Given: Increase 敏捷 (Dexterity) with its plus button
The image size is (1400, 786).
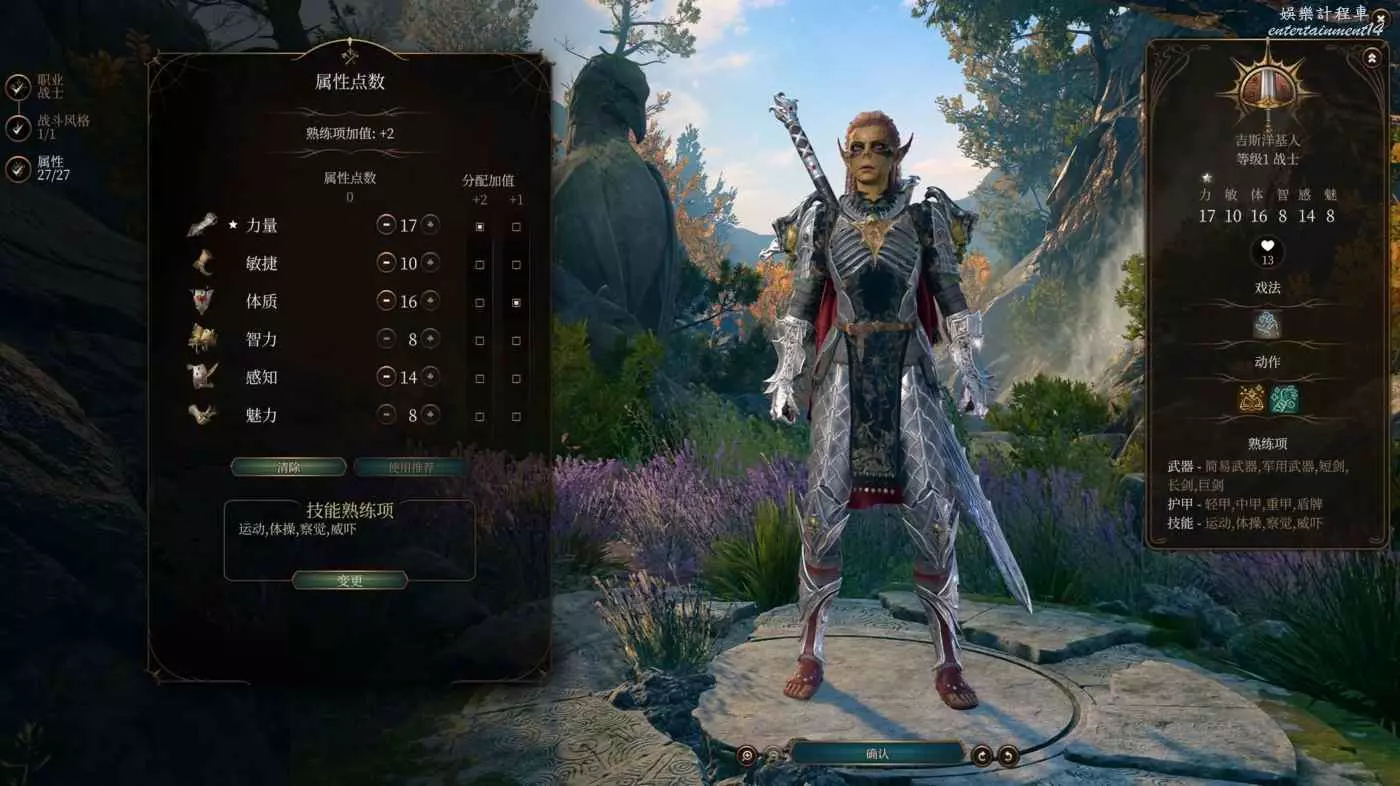Looking at the screenshot, I should pos(430,263).
